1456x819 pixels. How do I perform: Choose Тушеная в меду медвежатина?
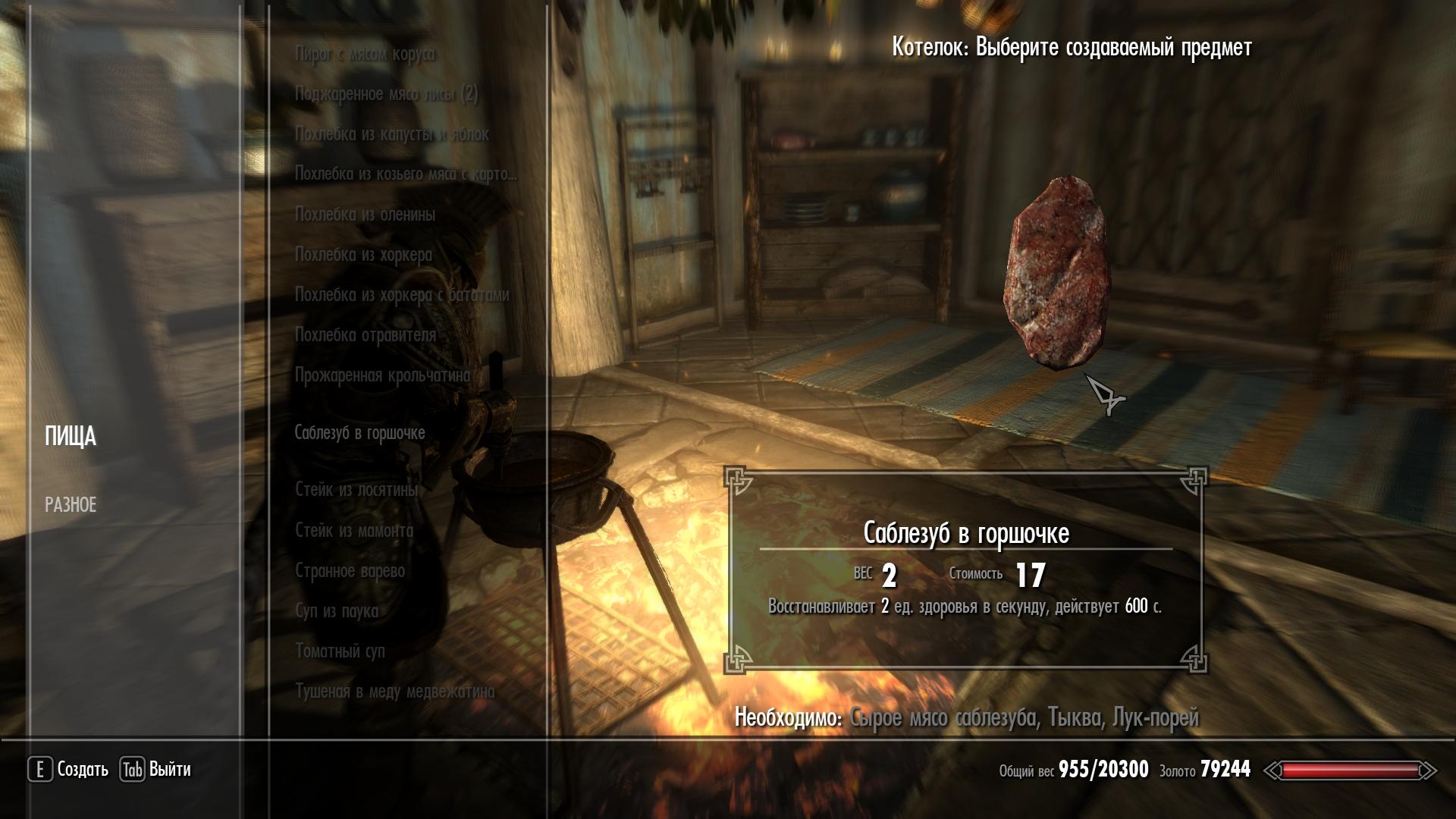click(x=394, y=692)
